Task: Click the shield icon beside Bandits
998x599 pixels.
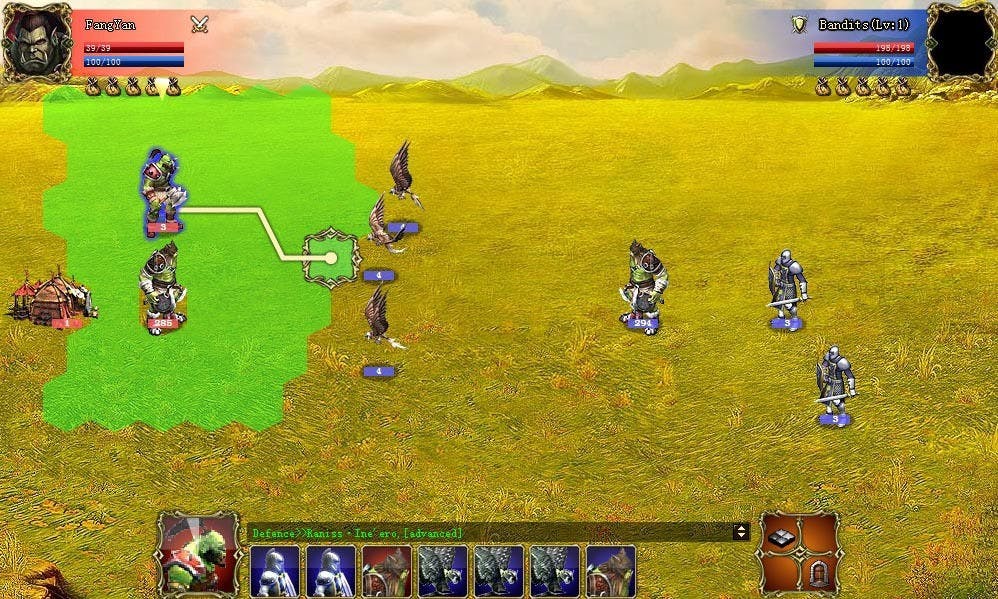Action: [x=799, y=24]
